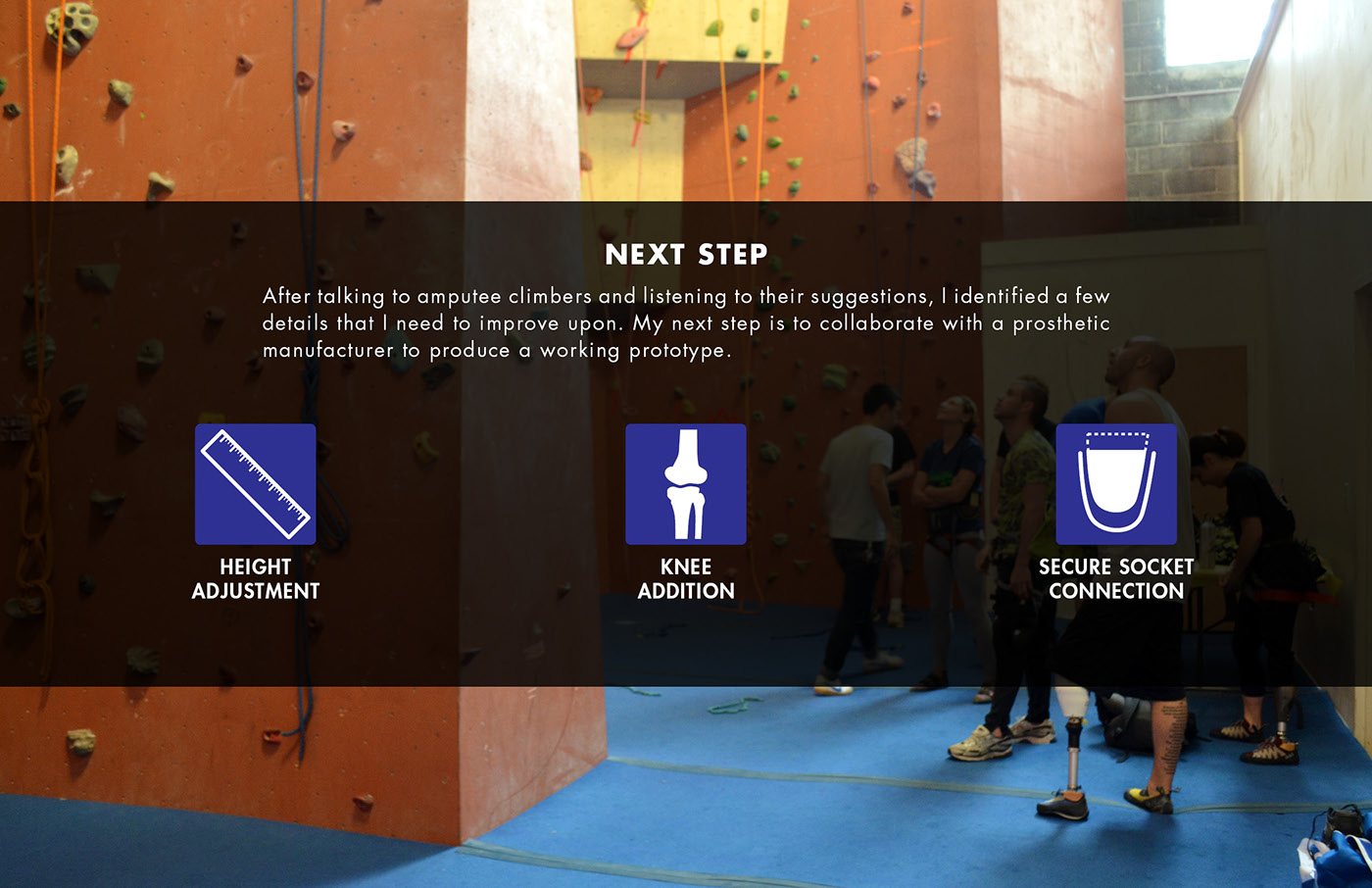Choose the Secure Socket Connection icon

[x=1116, y=484]
